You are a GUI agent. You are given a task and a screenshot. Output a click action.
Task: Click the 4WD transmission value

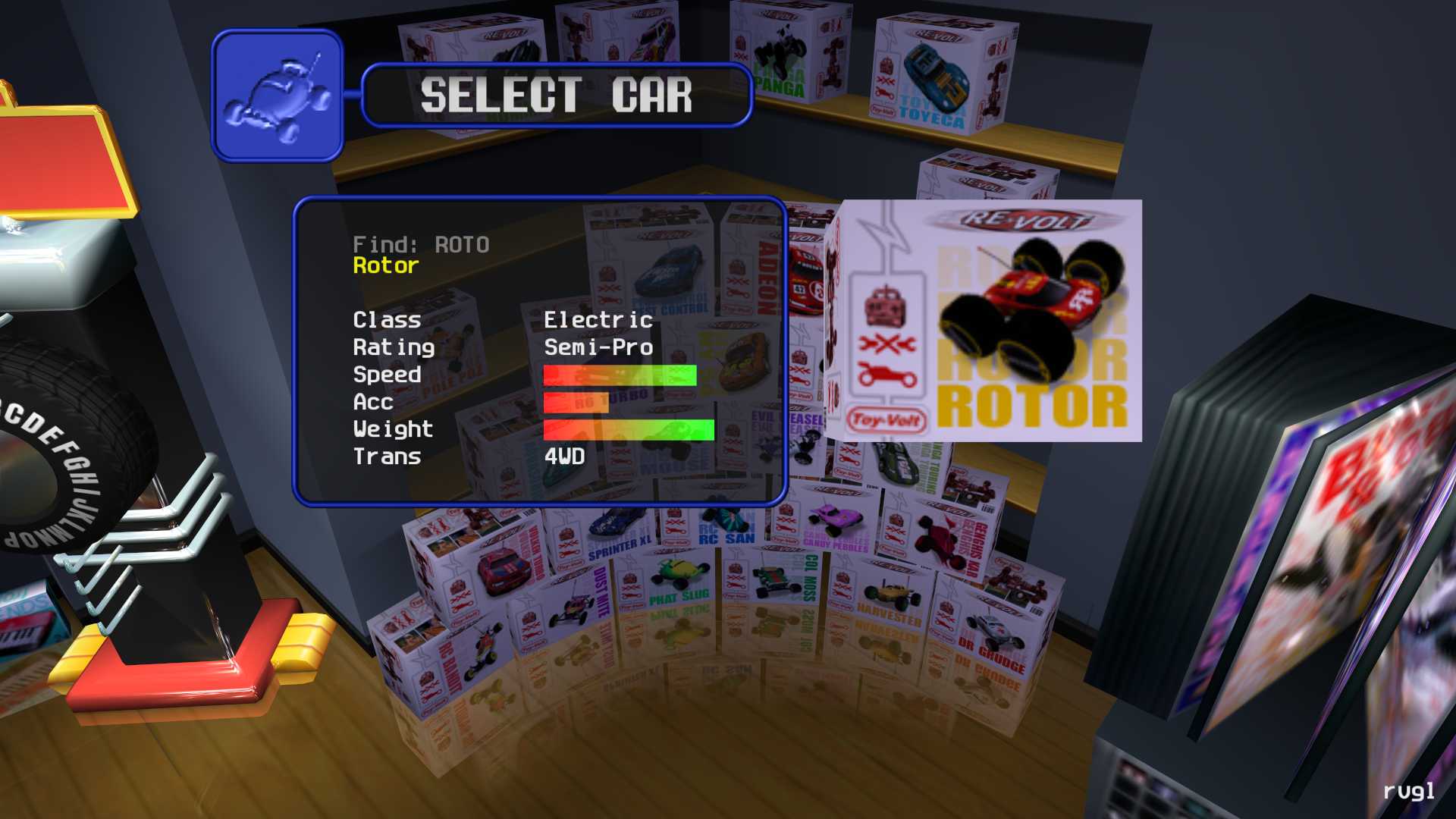pos(563,457)
